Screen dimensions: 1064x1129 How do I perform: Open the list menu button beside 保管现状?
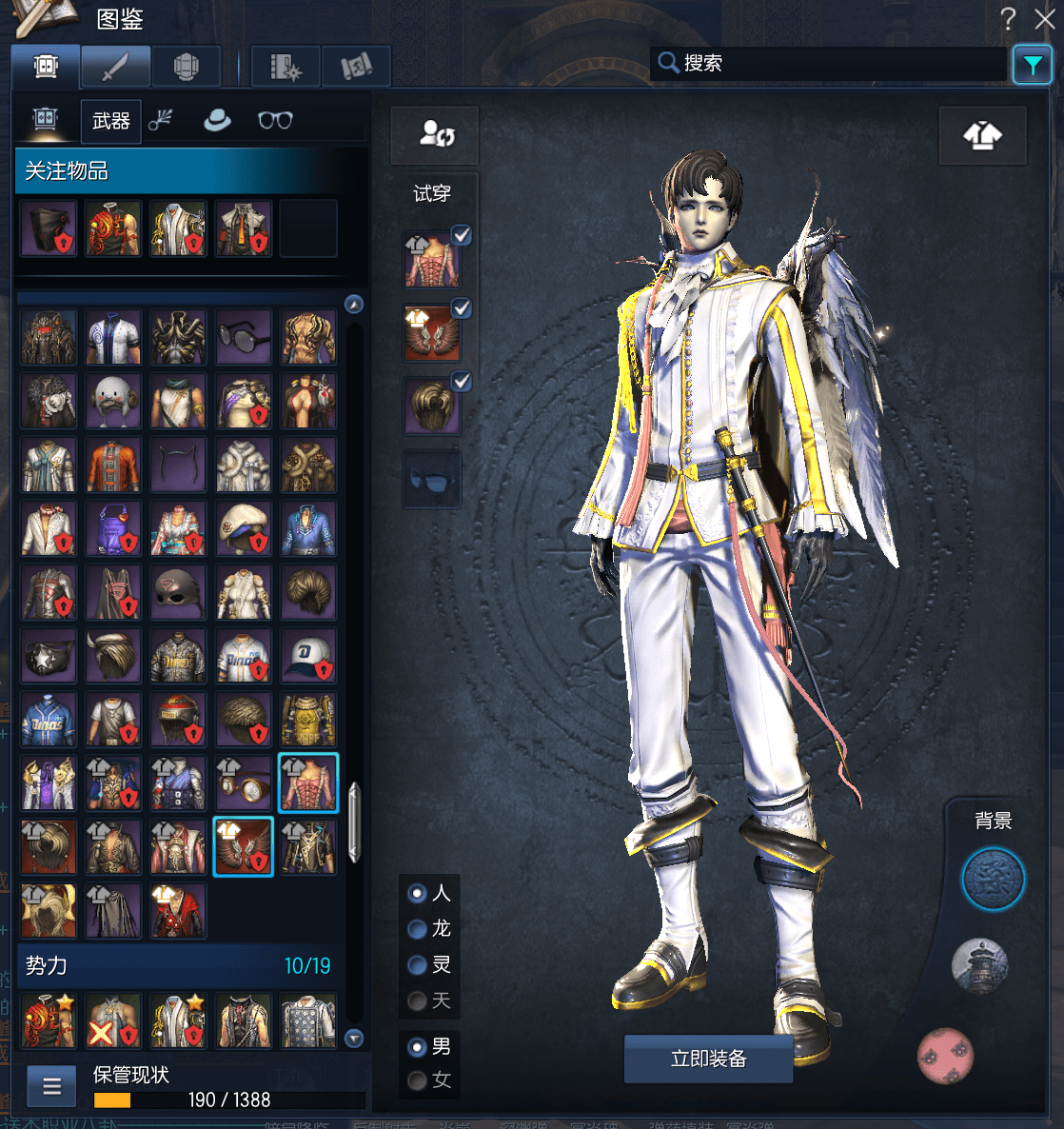click(x=52, y=1086)
